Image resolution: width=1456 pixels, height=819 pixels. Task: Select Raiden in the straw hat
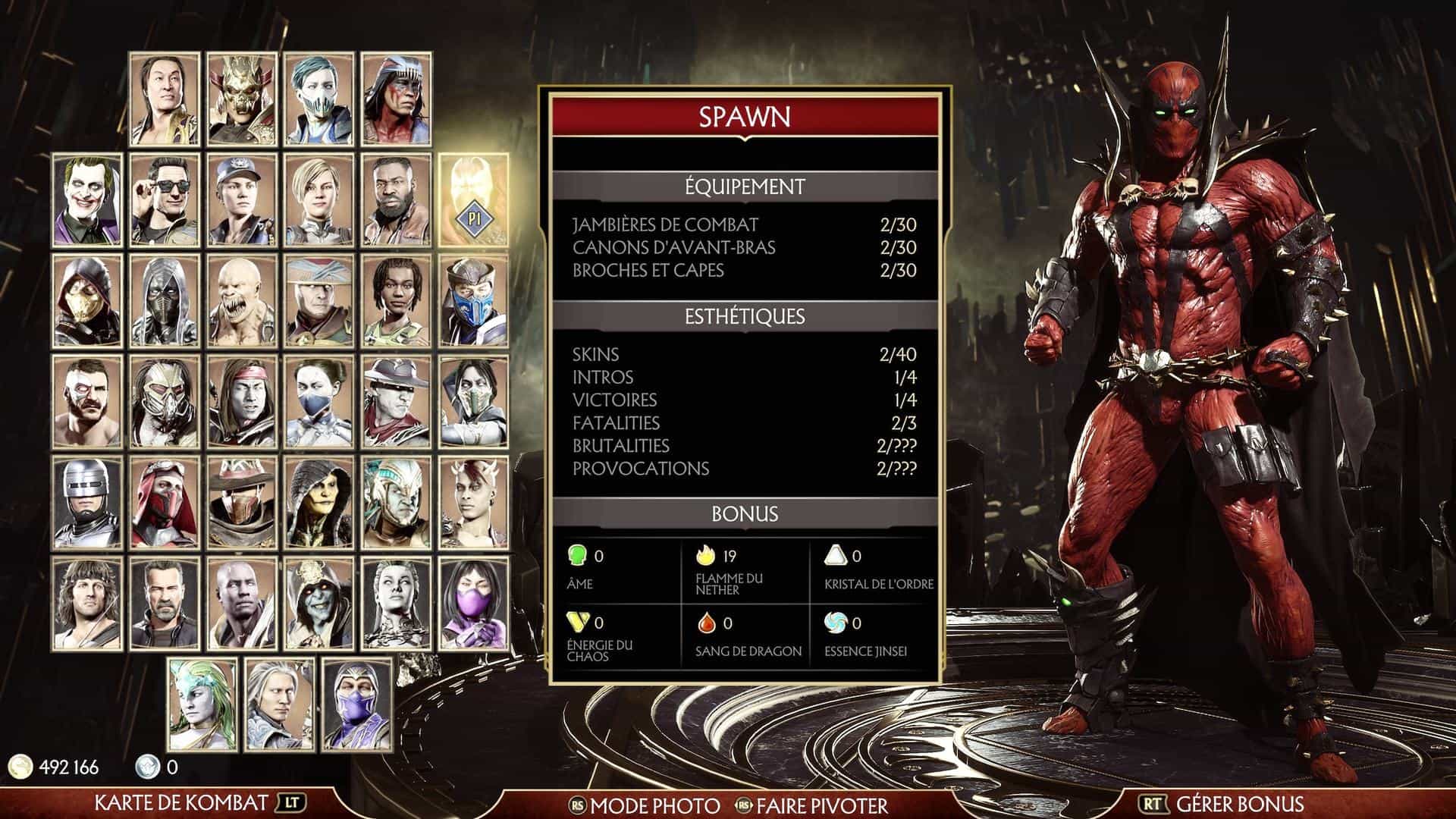pyautogui.click(x=319, y=301)
